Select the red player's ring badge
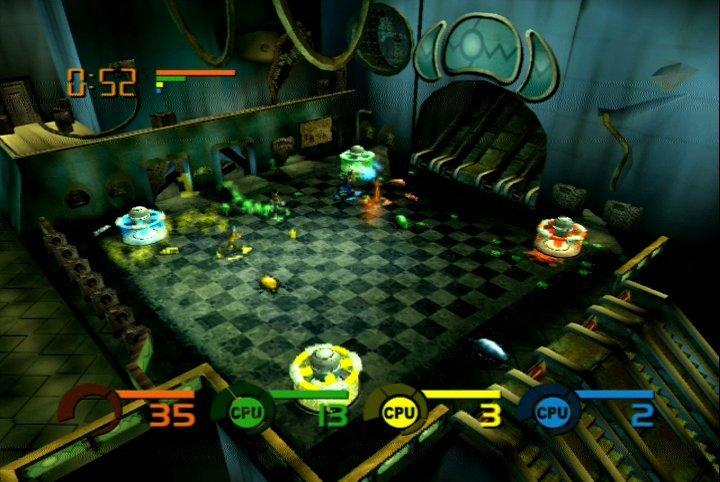This screenshot has width=720, height=482. tap(89, 410)
